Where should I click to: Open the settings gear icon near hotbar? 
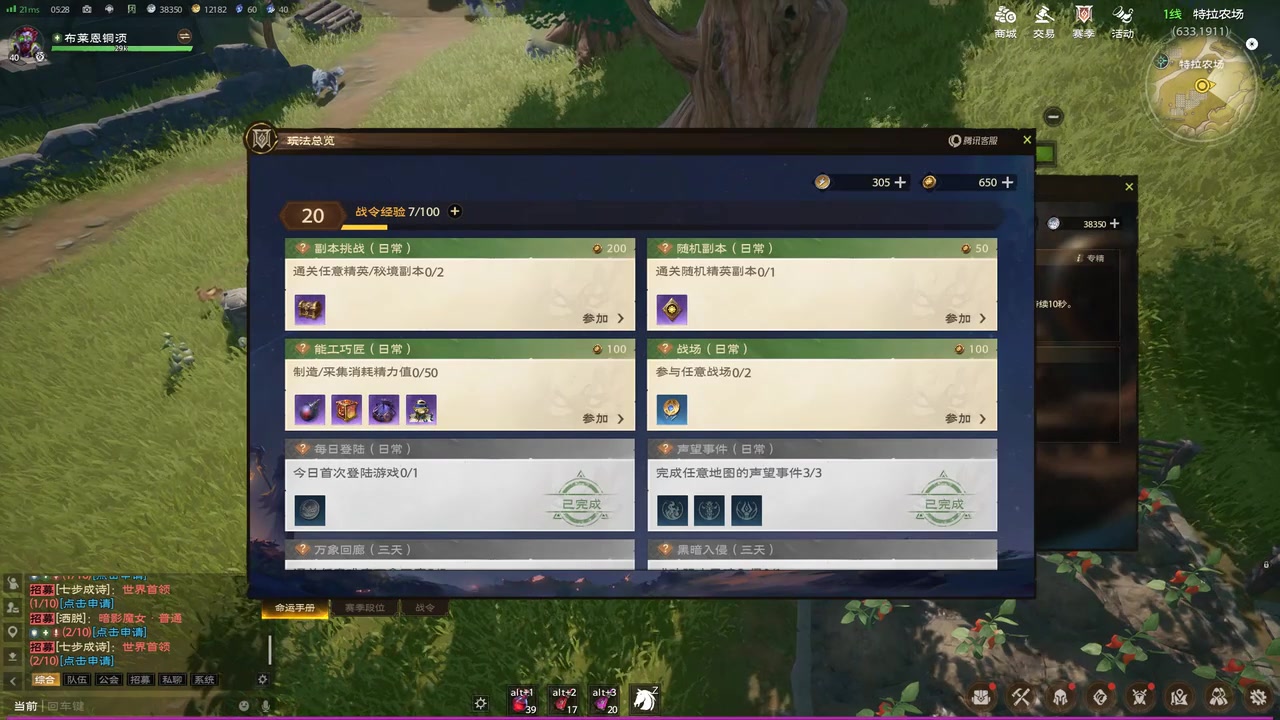pos(480,703)
